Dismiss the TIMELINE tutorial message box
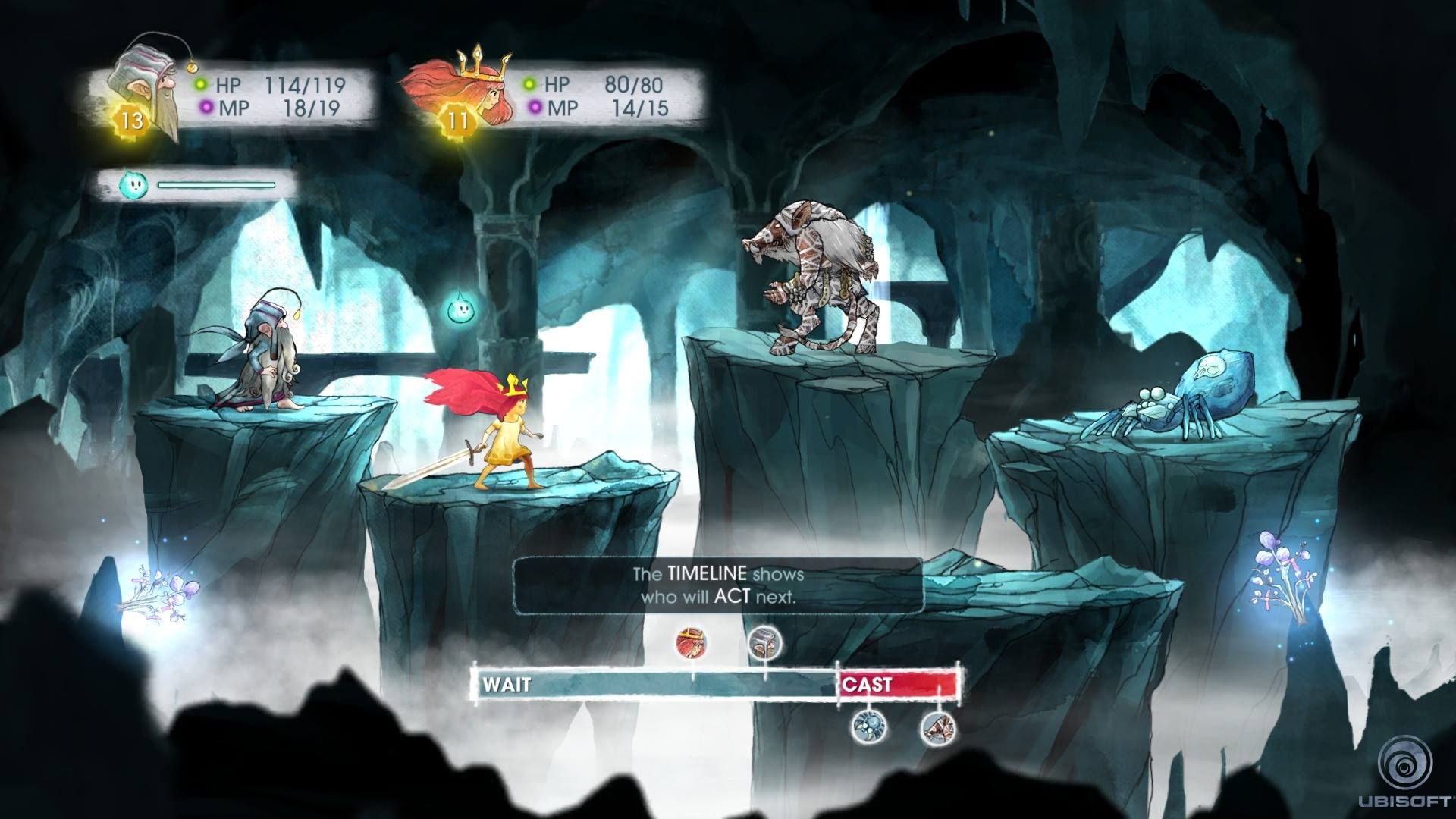The height and width of the screenshot is (819, 1456). [x=718, y=585]
